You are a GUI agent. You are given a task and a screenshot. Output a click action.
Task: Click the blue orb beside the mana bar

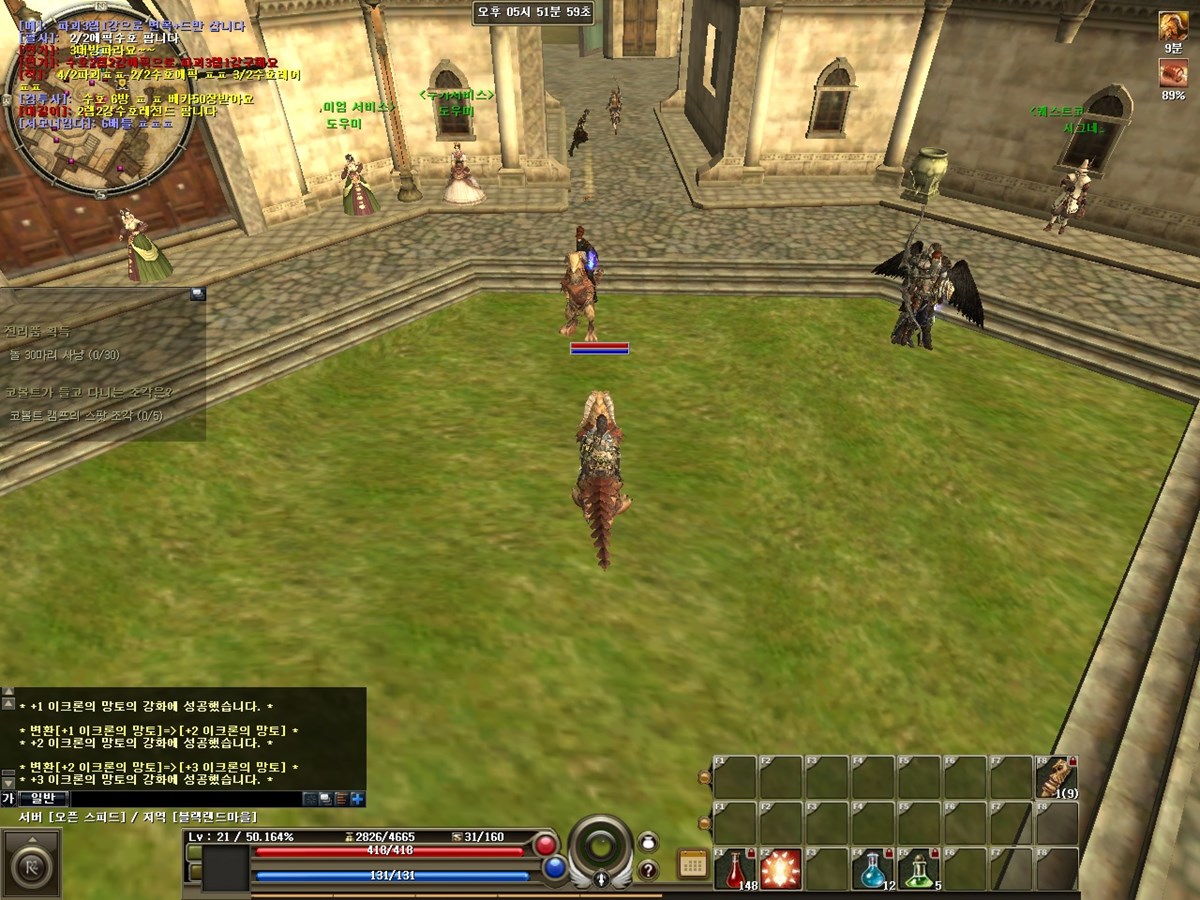[555, 868]
